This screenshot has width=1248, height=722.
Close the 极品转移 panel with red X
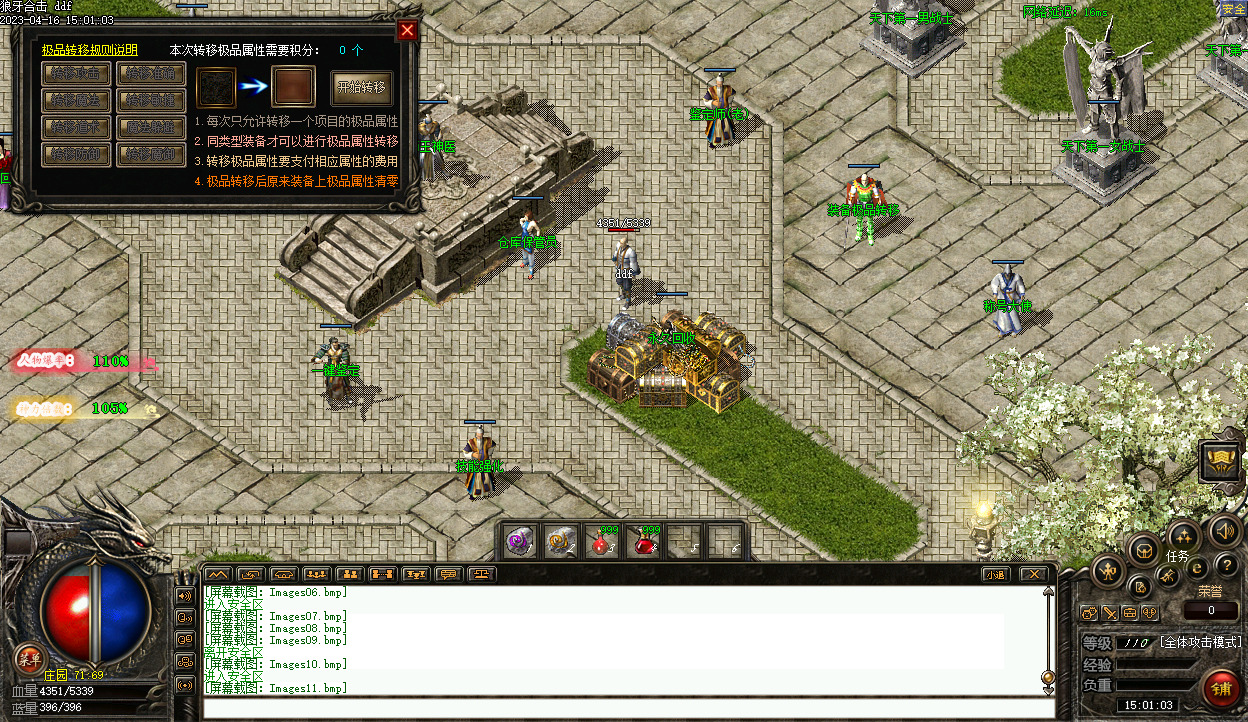(407, 30)
